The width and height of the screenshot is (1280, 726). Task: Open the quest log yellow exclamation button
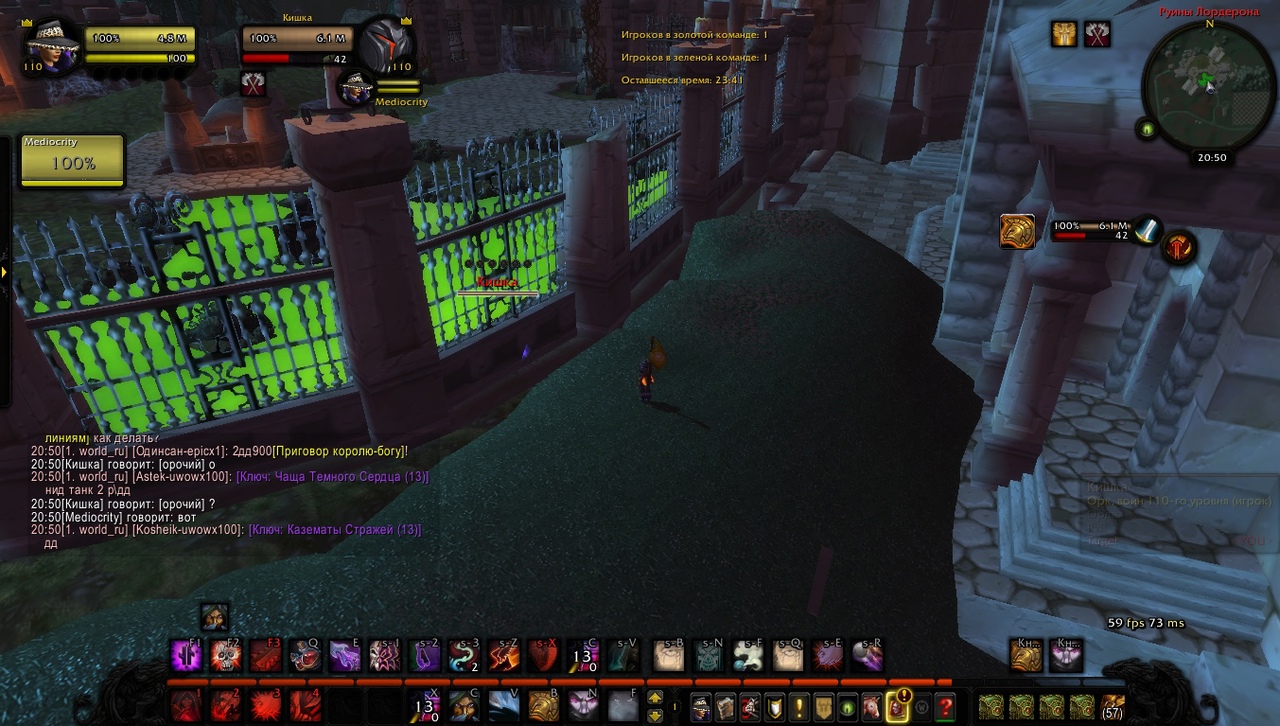click(799, 708)
